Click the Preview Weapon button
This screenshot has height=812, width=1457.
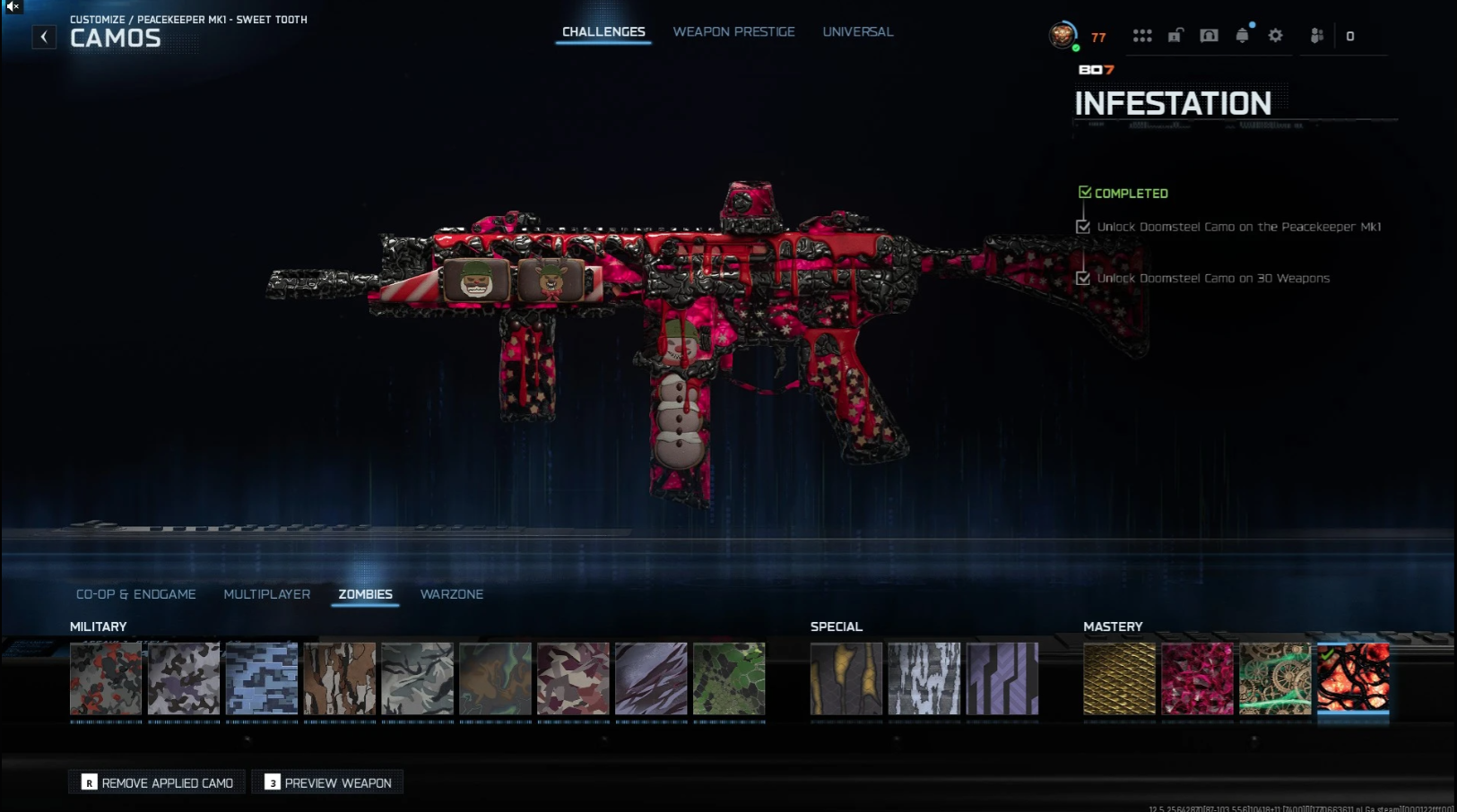pos(328,782)
